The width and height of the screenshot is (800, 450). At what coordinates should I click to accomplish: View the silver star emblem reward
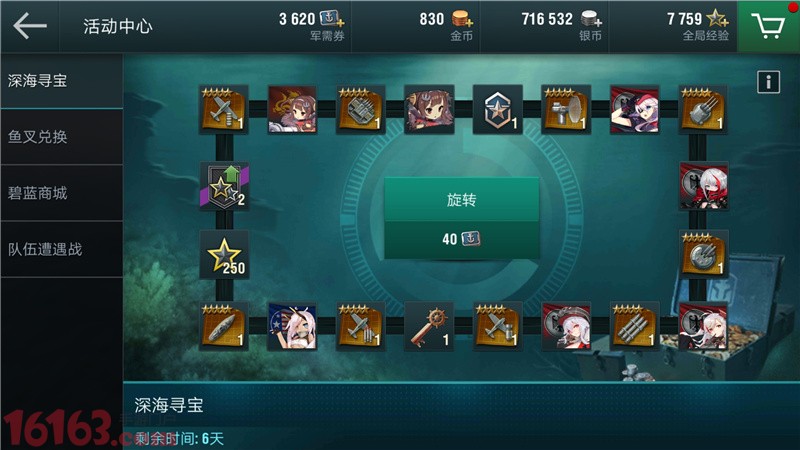pyautogui.click(x=497, y=109)
